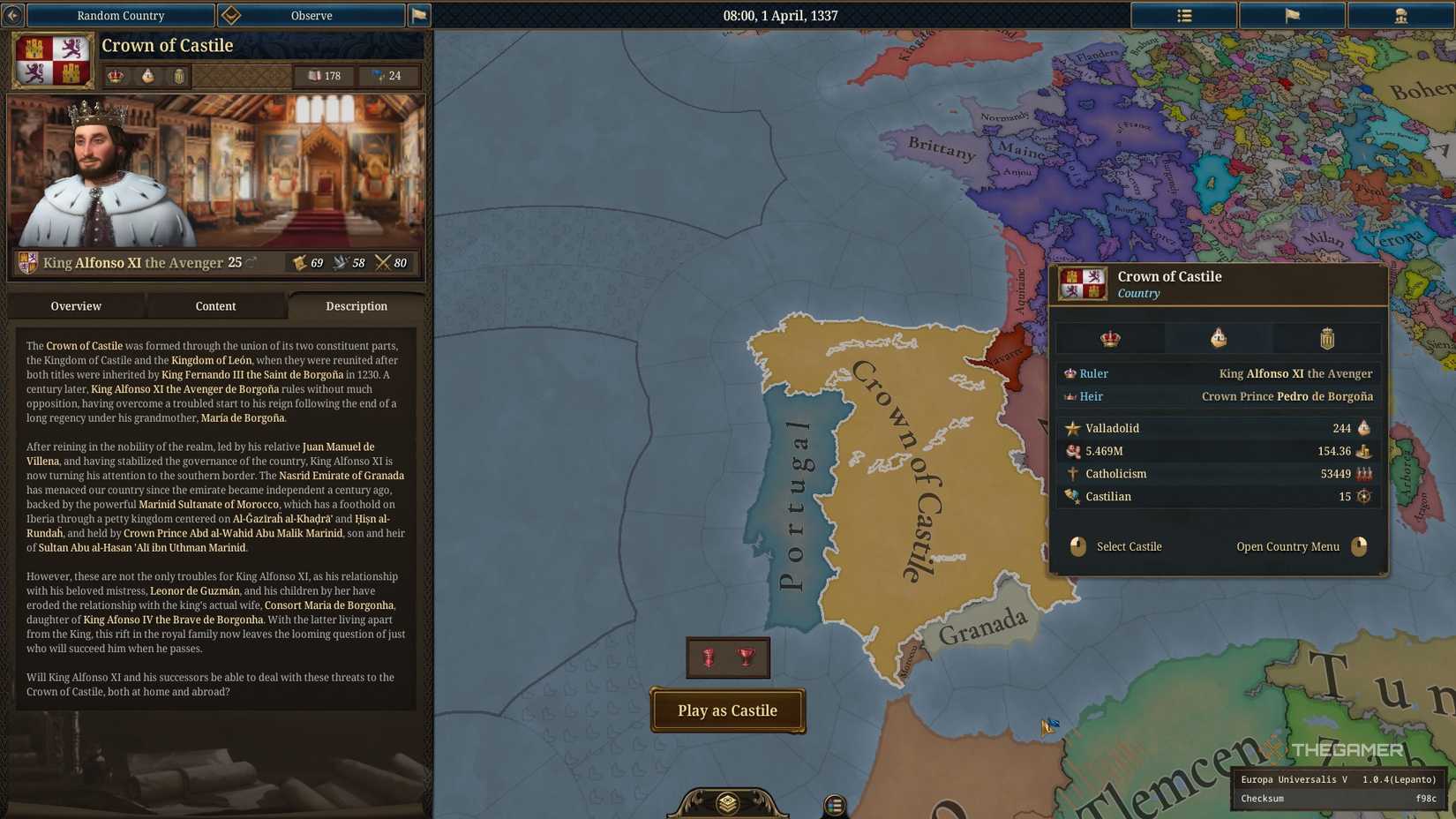The height and width of the screenshot is (819, 1456).
Task: Click the map layers icon at bottom center
Action: pos(727,804)
